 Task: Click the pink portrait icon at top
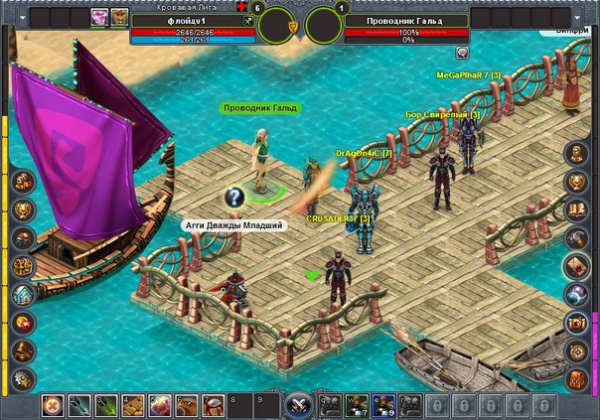pyautogui.click(x=100, y=17)
